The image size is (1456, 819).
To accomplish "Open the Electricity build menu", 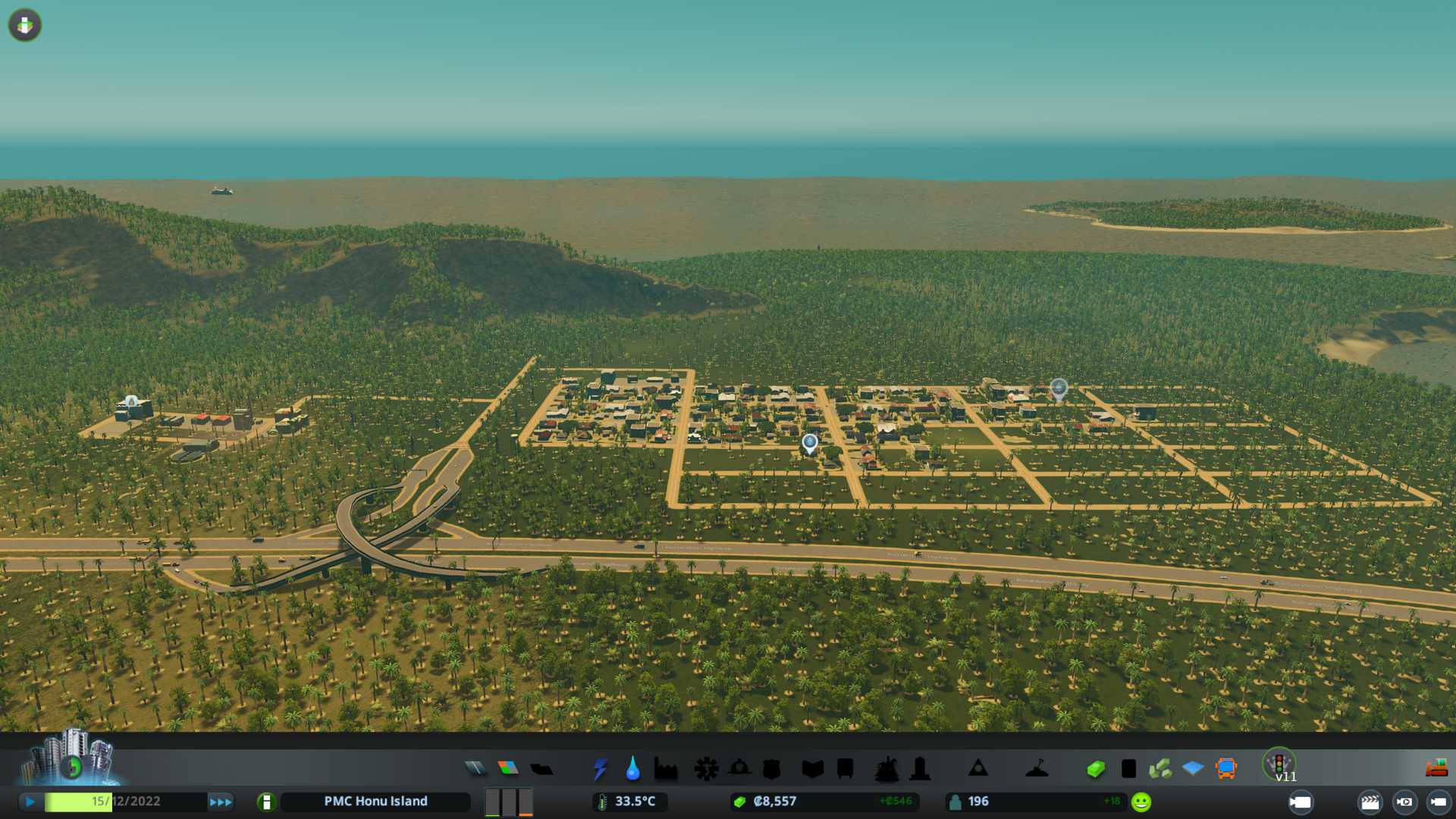I will (601, 769).
